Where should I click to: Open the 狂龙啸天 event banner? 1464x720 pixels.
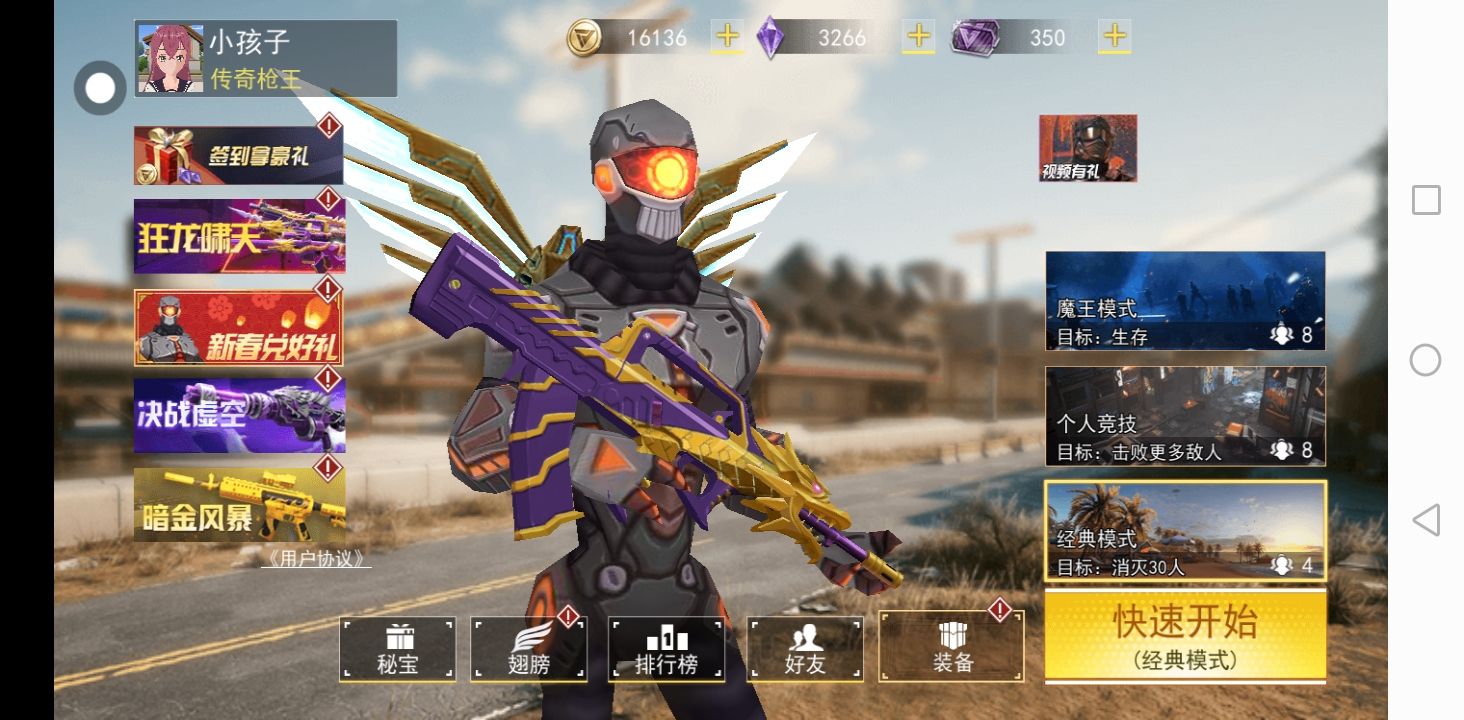[x=239, y=236]
